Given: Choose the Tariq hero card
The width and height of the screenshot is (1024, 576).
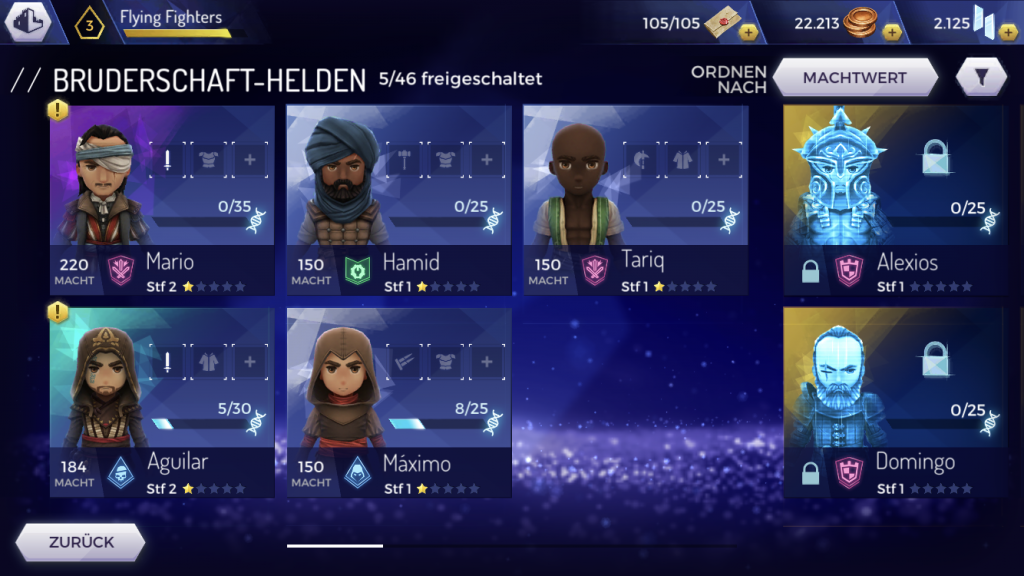Looking at the screenshot, I should 635,199.
